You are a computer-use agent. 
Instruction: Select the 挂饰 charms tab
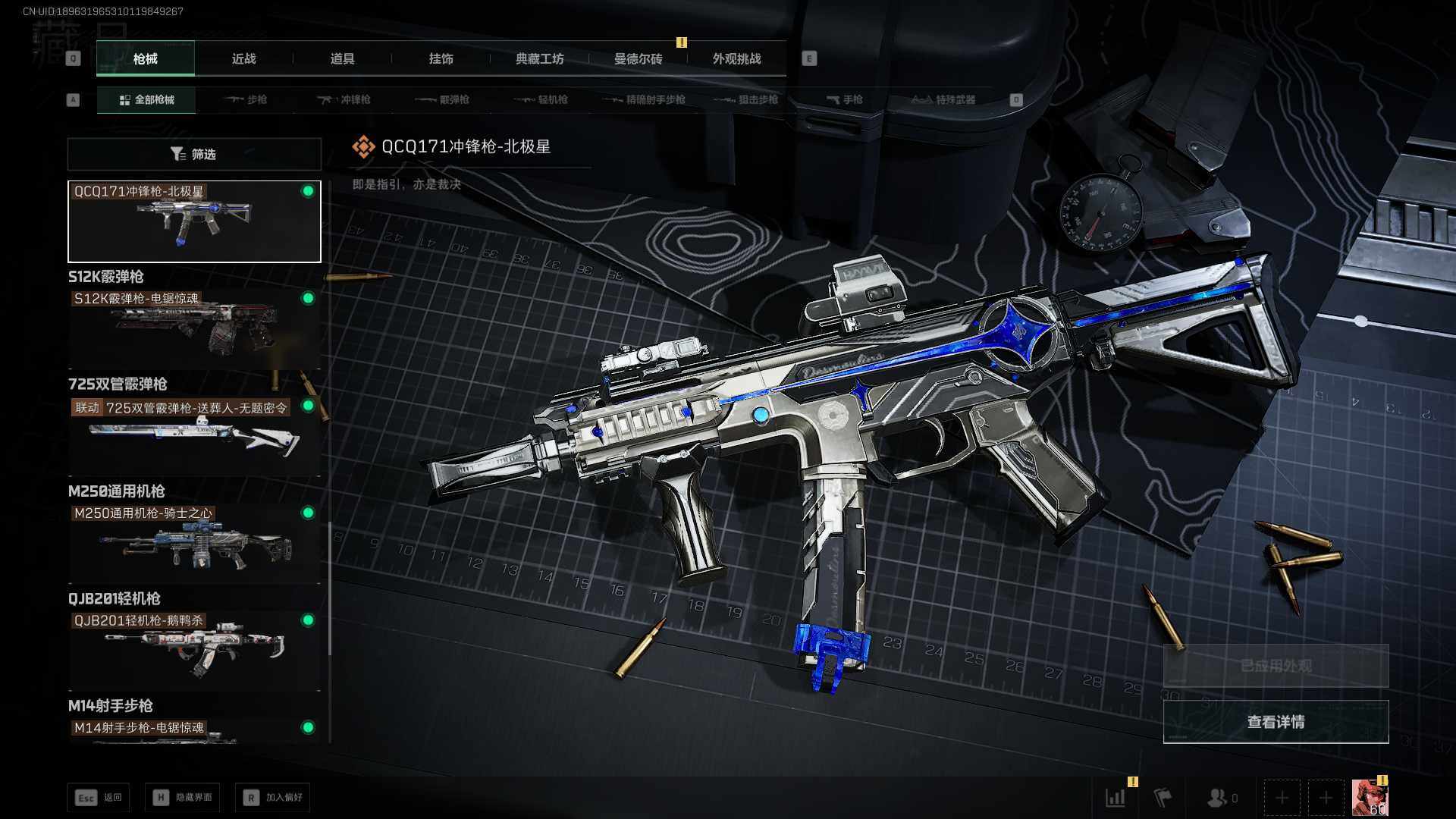[x=441, y=59]
